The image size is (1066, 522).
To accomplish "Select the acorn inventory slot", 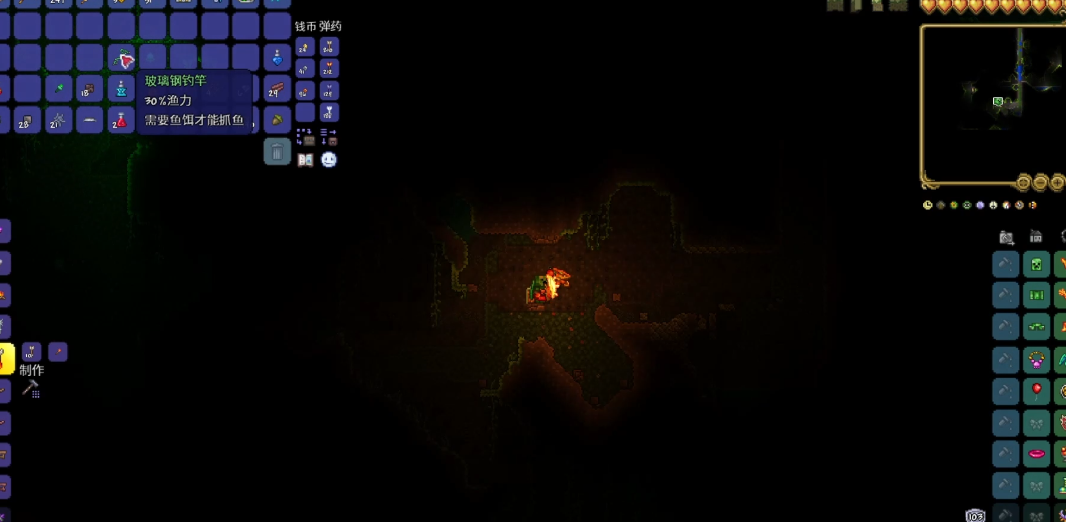I will click(277, 120).
